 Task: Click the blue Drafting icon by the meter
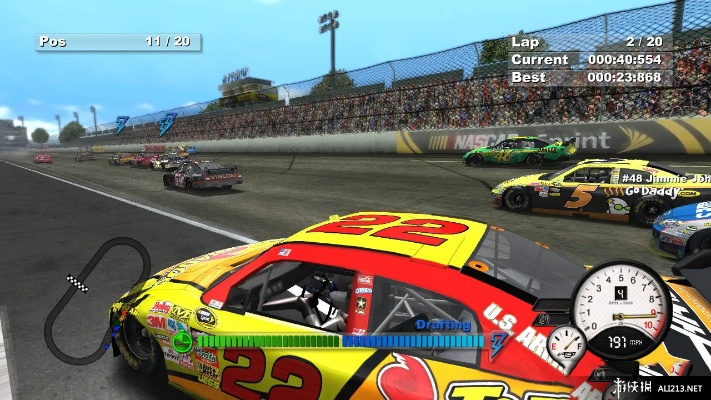[x=498, y=341]
